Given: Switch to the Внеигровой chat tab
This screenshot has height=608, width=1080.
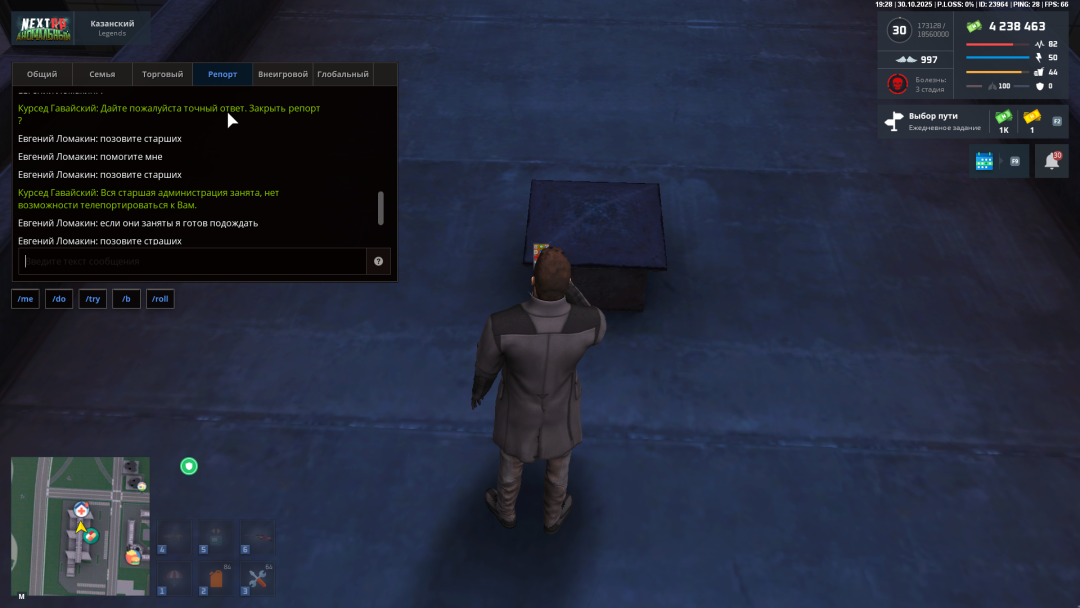Looking at the screenshot, I should pos(282,74).
